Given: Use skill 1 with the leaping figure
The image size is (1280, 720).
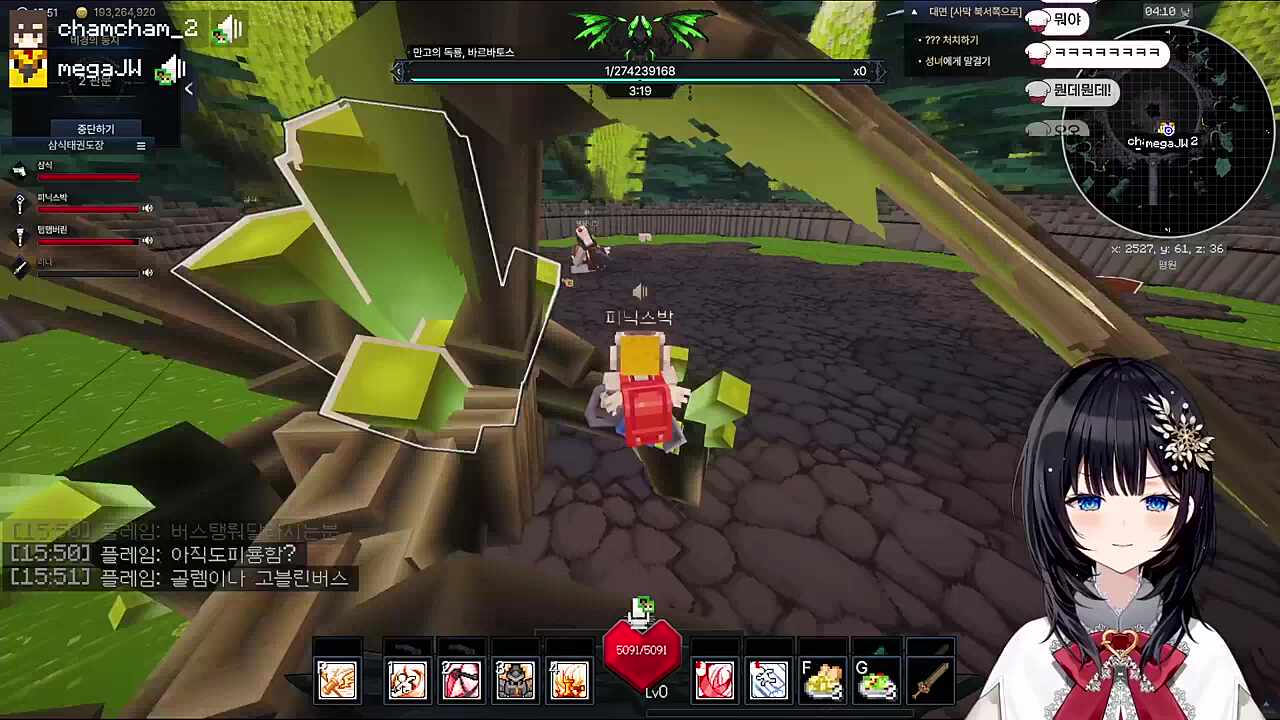Looking at the screenshot, I should [x=407, y=680].
